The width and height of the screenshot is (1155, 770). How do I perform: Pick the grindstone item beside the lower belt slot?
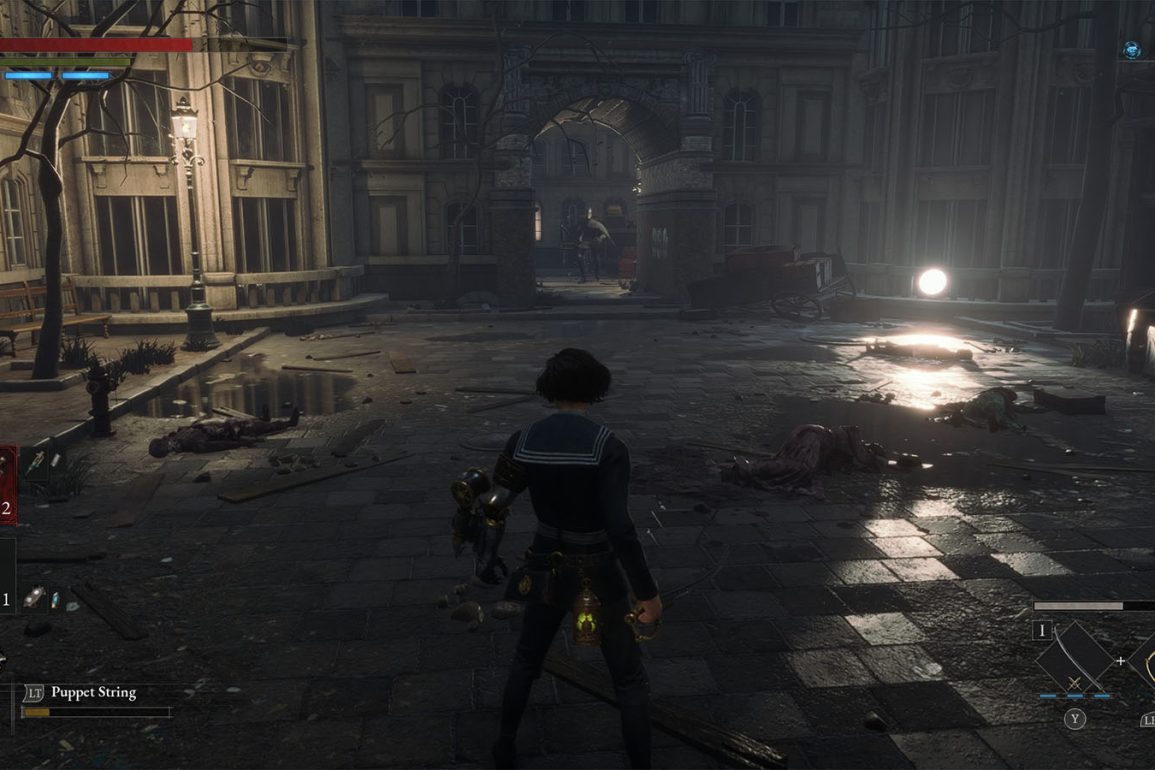pyautogui.click(x=35, y=597)
